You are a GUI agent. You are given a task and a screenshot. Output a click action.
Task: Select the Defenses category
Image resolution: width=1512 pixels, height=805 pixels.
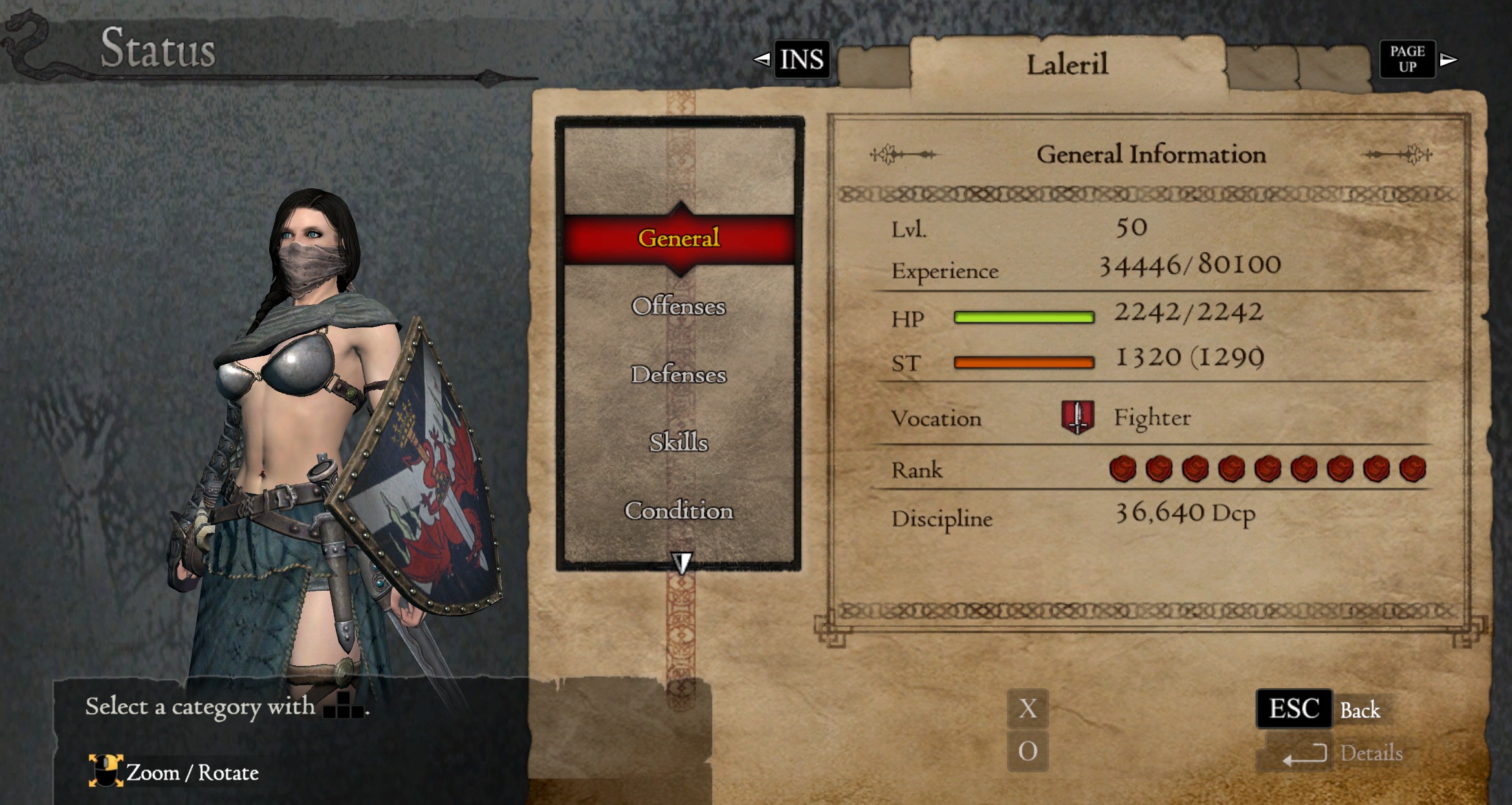click(x=678, y=374)
